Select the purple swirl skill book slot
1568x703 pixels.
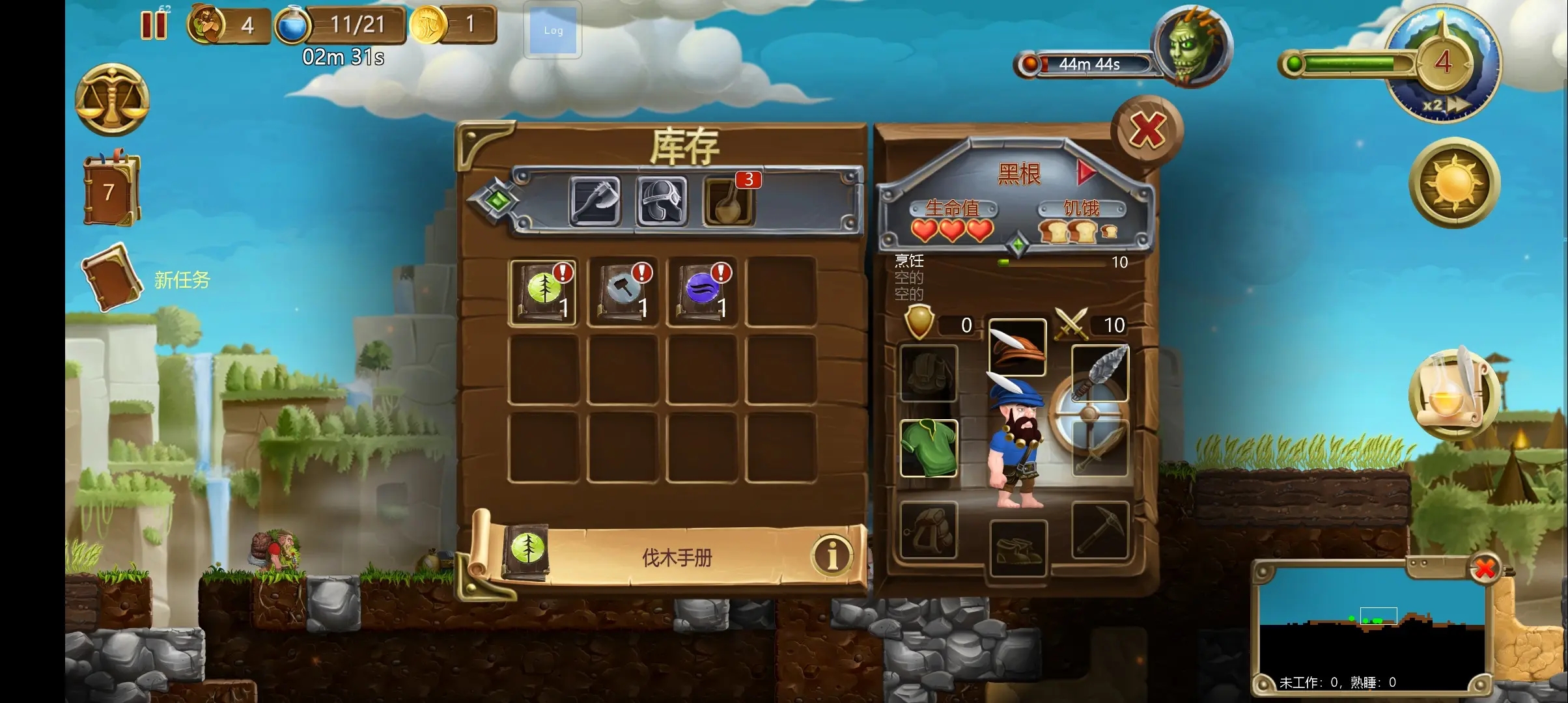pos(702,291)
